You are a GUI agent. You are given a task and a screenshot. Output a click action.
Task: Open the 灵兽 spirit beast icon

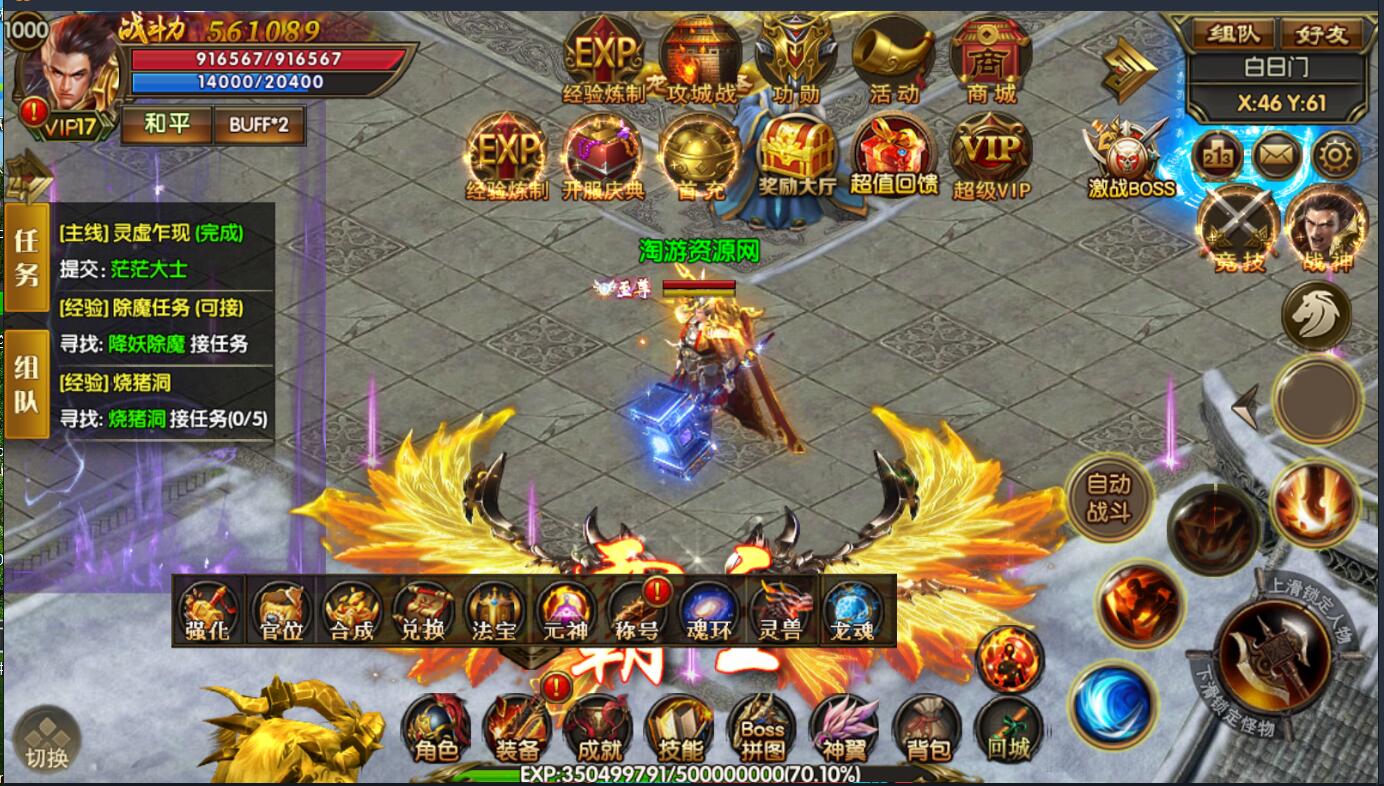[x=781, y=611]
